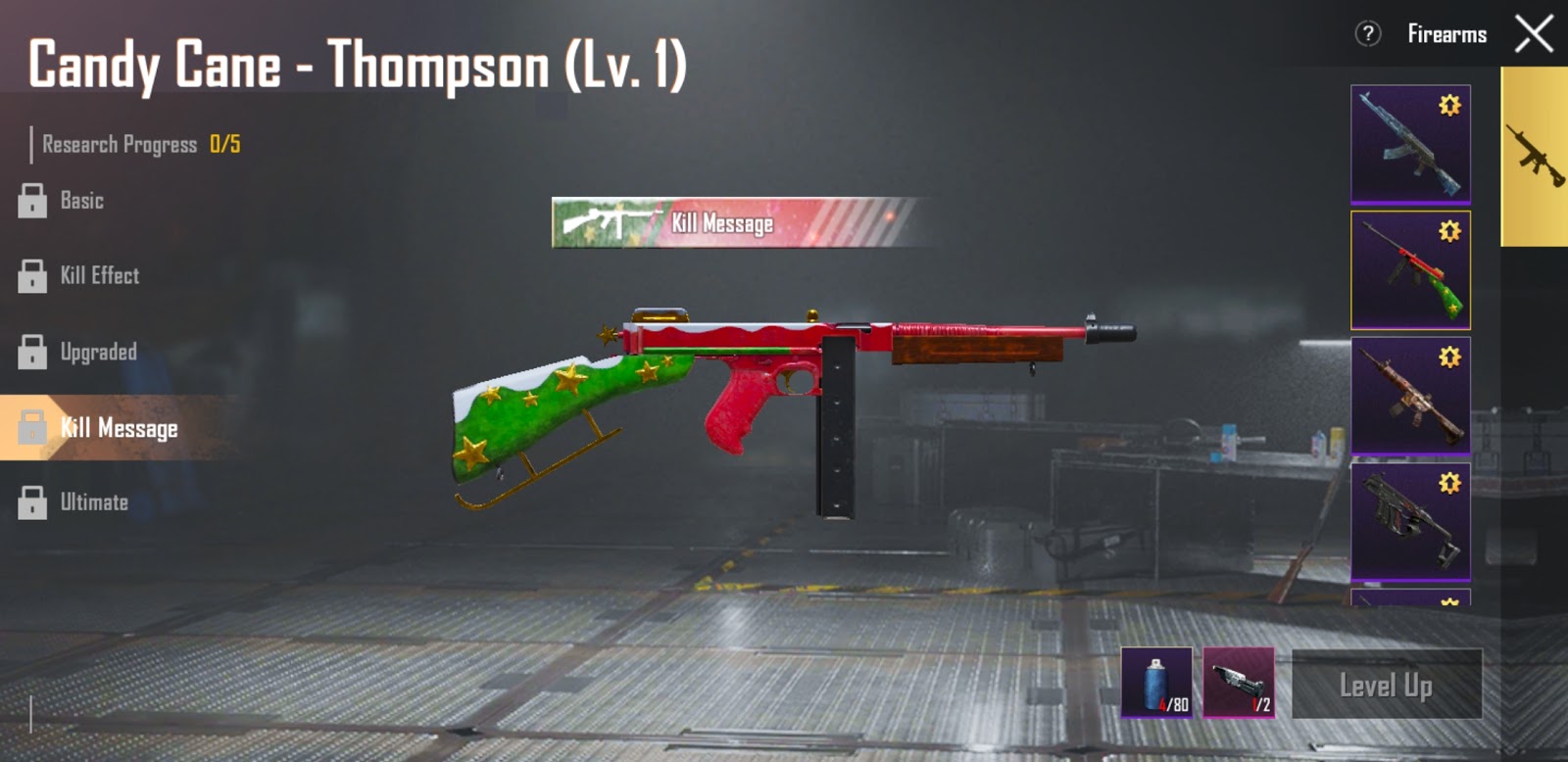Image resolution: width=1568 pixels, height=762 pixels.
Task: Click the gear icon on the AKM thumbnail
Action: [1448, 105]
